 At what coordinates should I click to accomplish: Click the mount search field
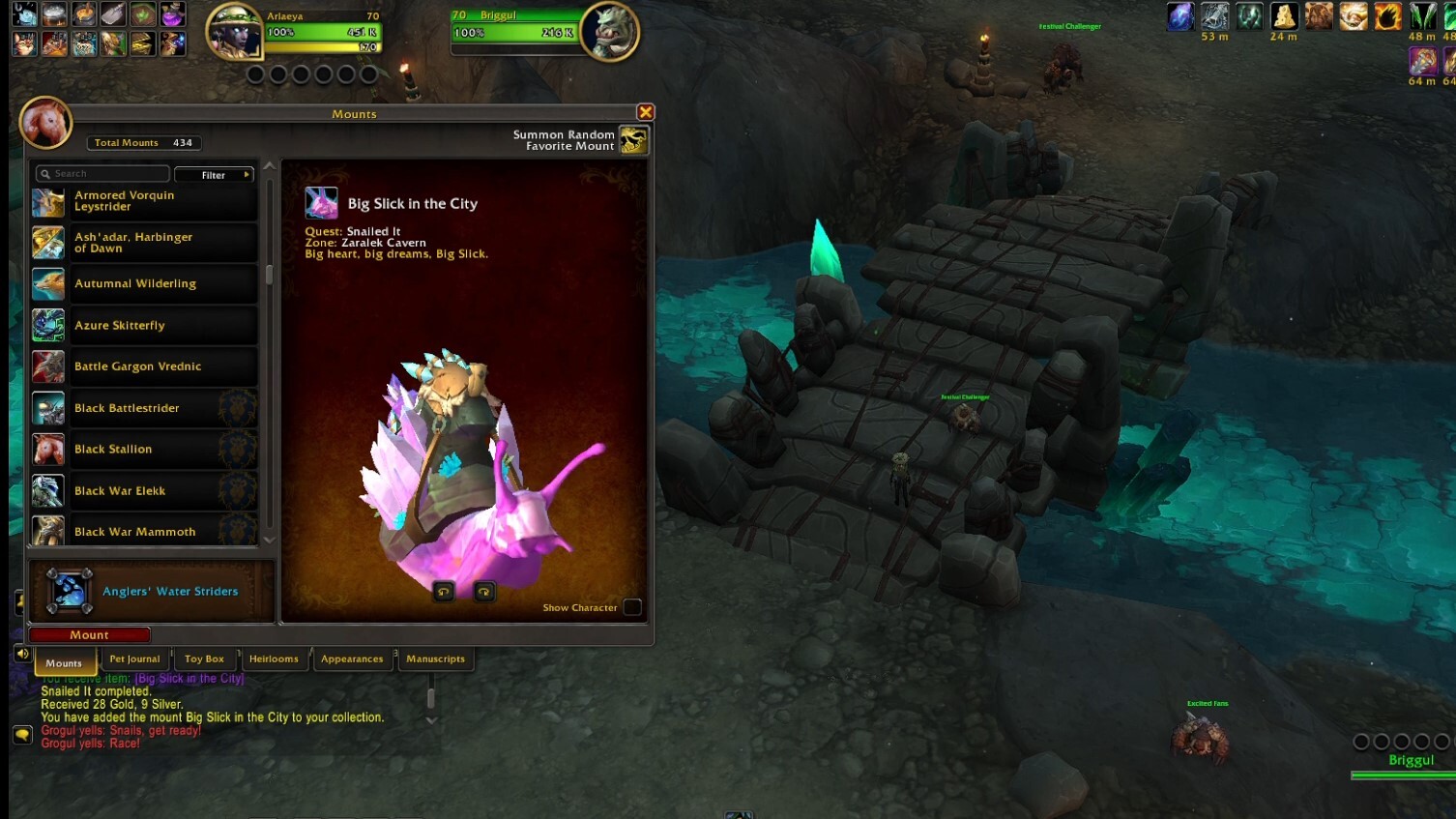[x=104, y=174]
